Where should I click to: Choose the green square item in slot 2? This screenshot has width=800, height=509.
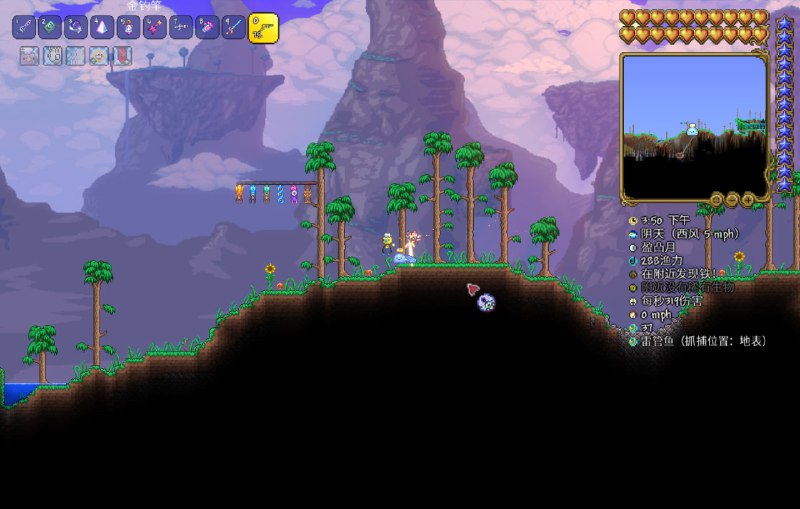click(x=50, y=27)
